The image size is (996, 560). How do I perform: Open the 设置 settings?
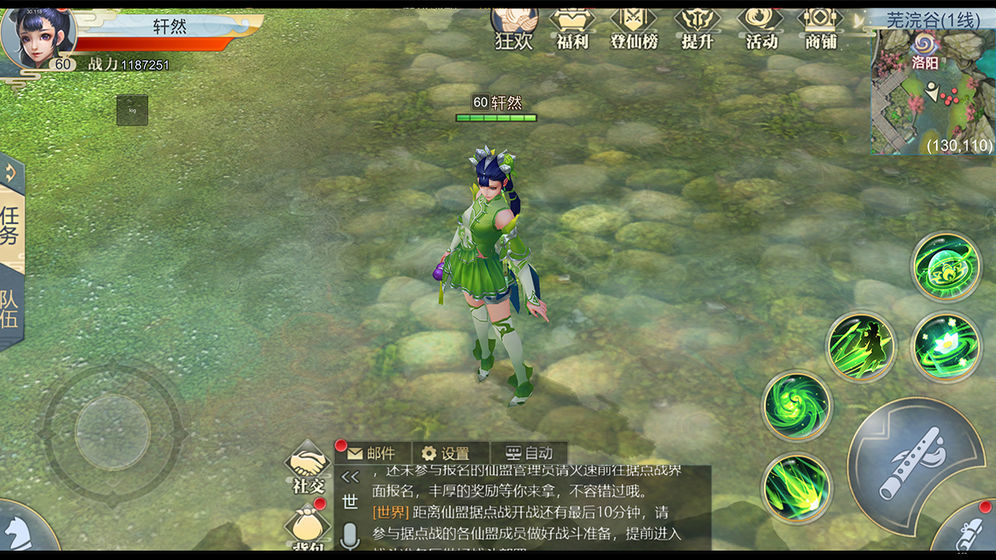click(x=446, y=453)
